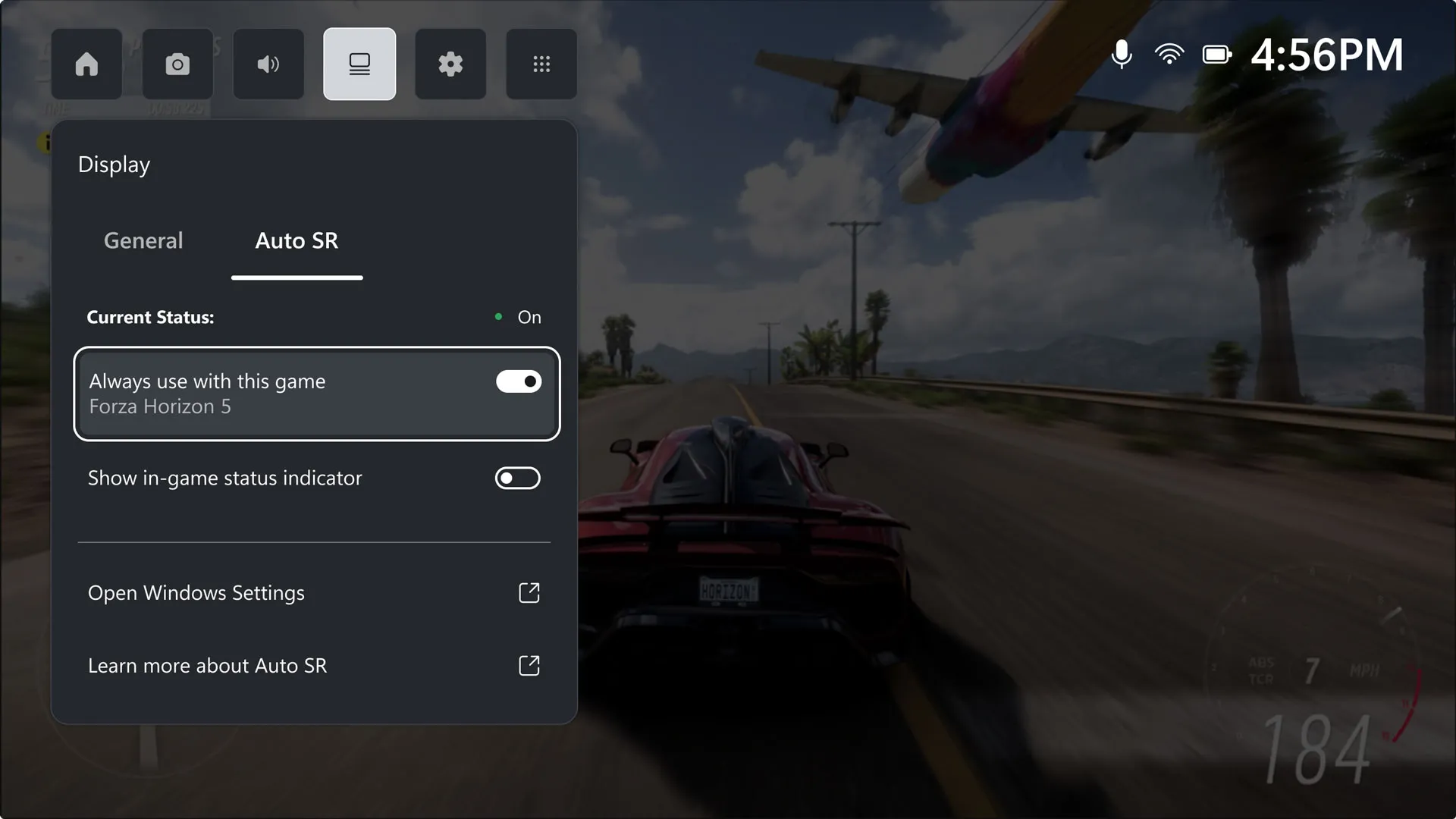The image size is (1456, 819).
Task: Open the Home panel icon
Action: click(x=86, y=64)
